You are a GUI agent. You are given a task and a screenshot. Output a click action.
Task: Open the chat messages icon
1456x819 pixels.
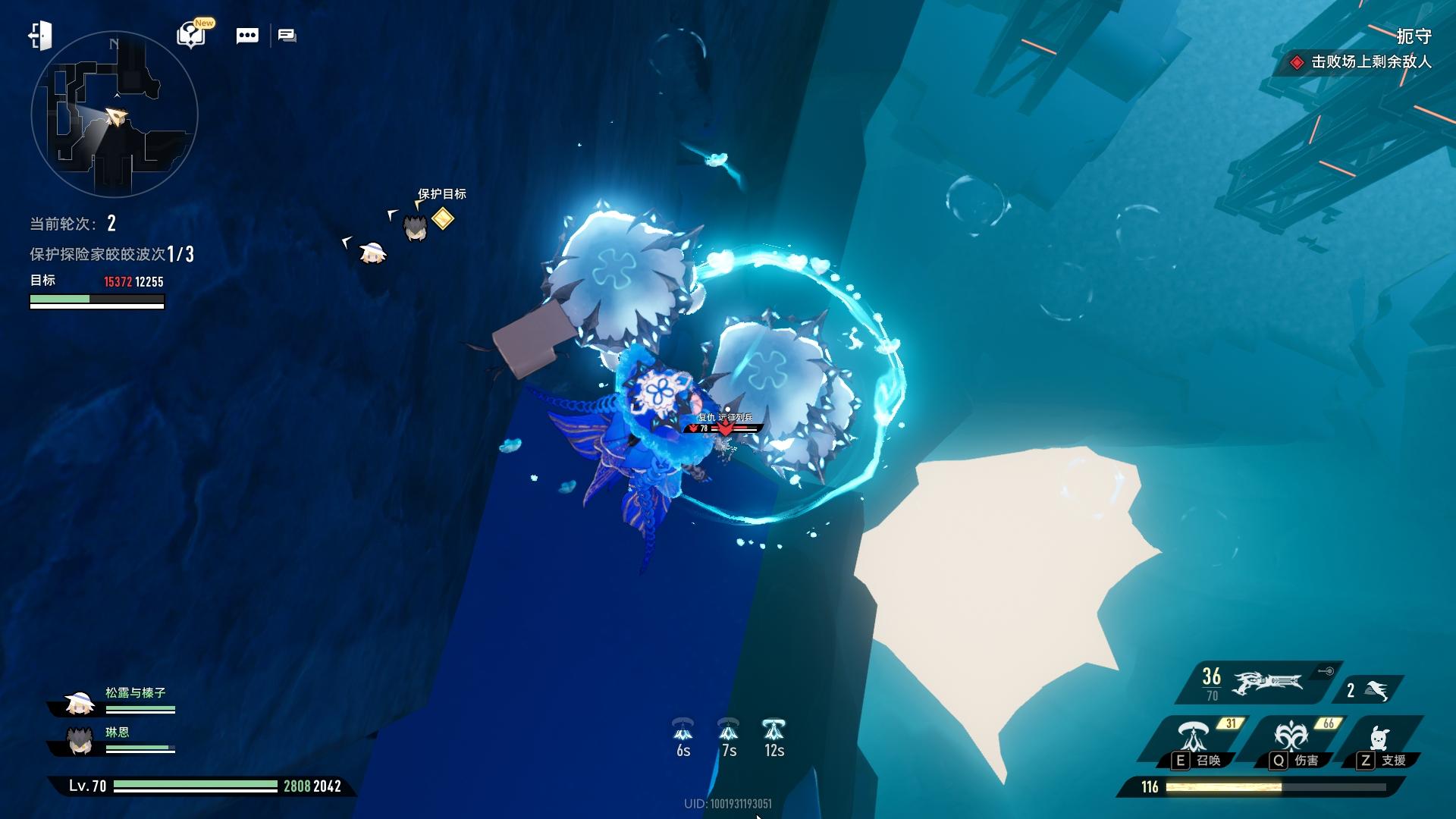[x=287, y=36]
